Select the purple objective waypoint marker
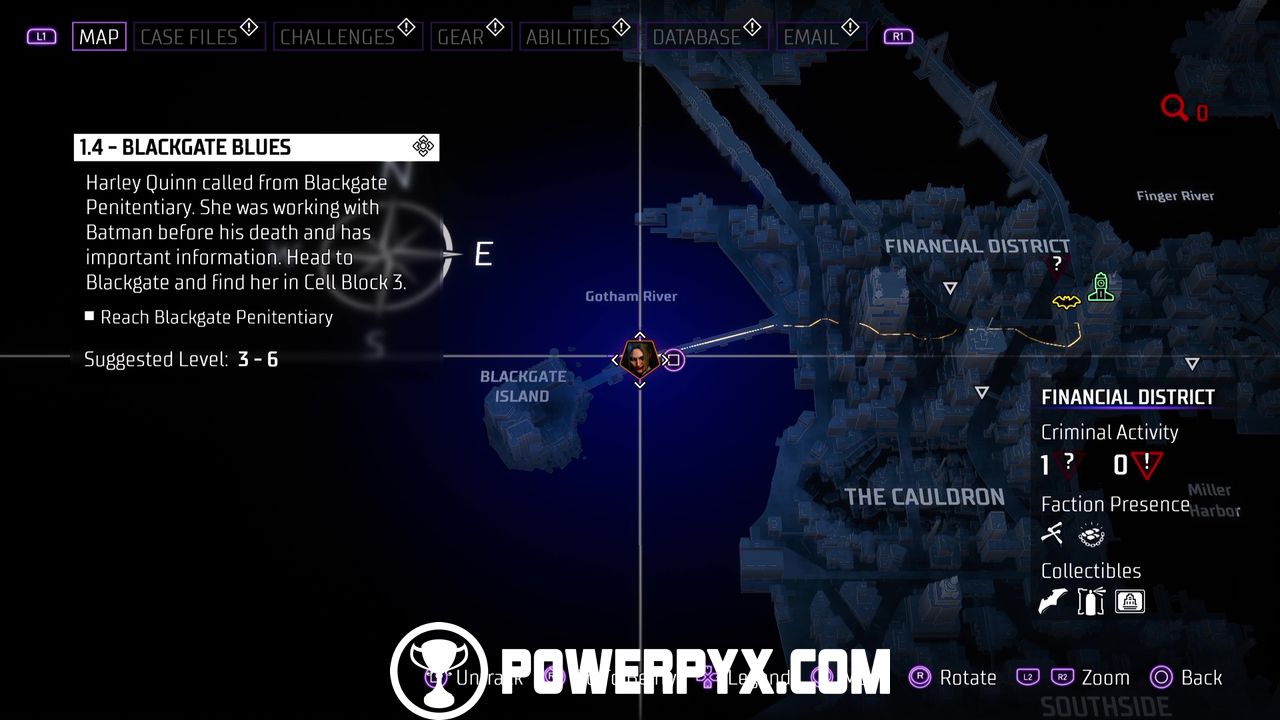Viewport: 1280px width, 720px height. (674, 360)
